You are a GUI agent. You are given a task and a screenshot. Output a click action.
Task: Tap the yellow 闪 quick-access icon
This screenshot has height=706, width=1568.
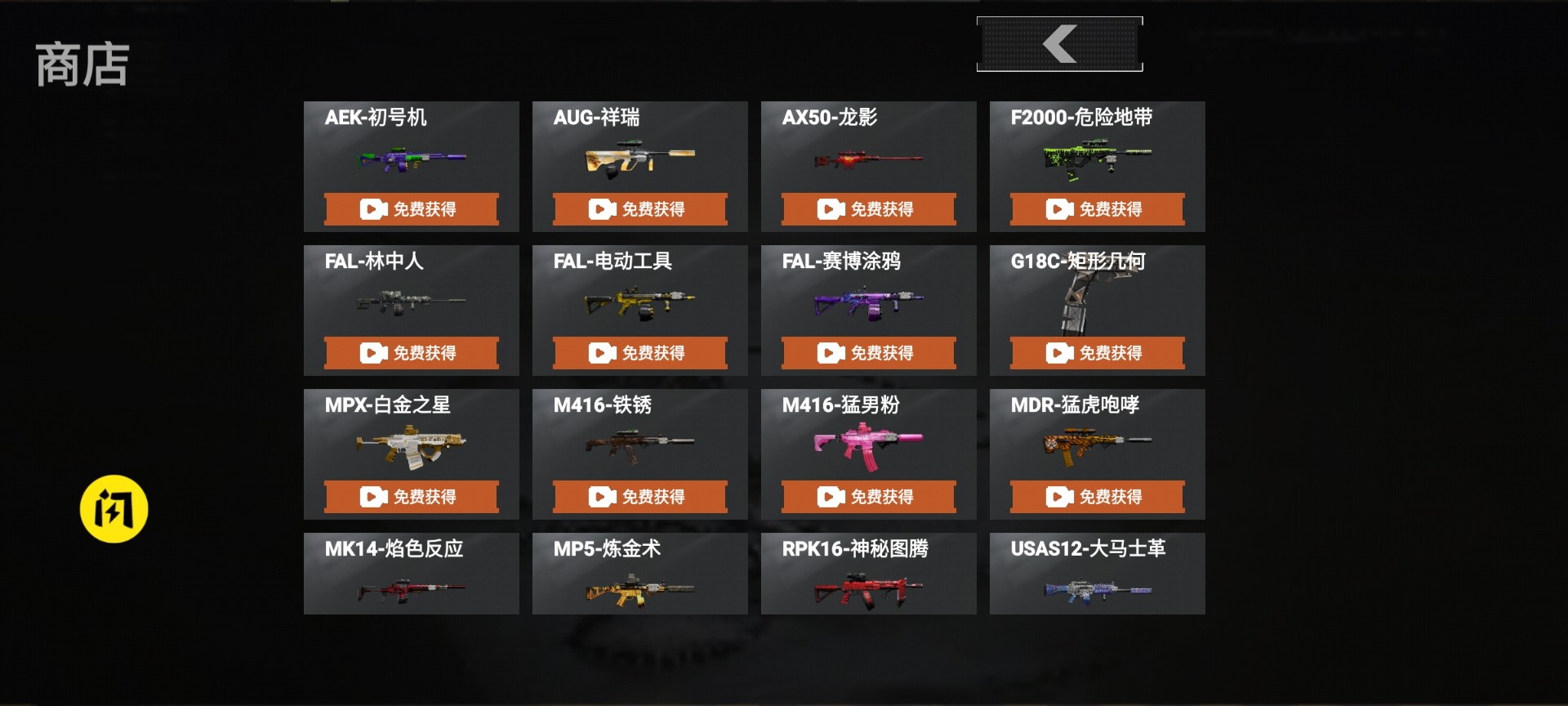pos(115,508)
